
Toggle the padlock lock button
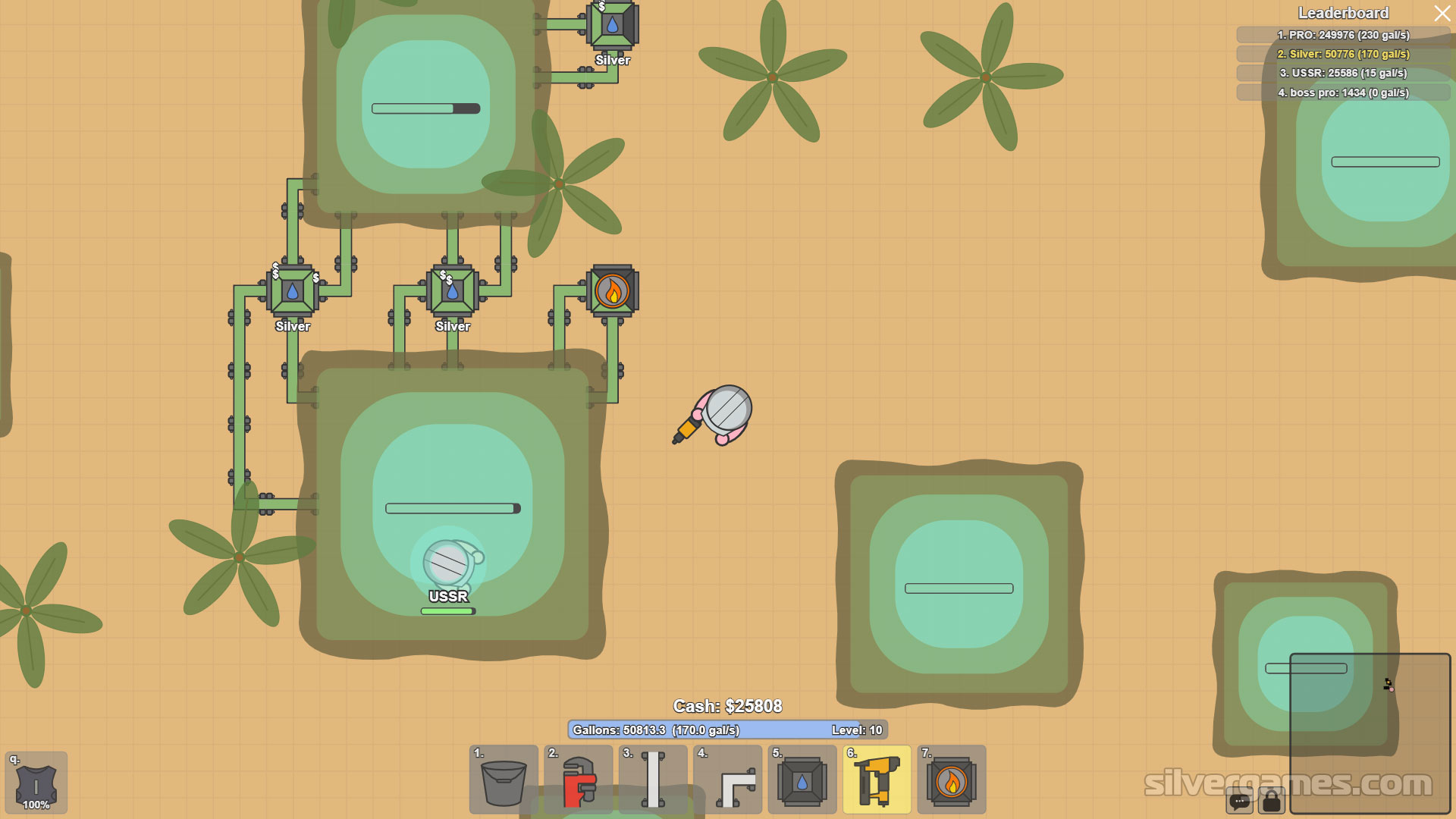click(1272, 801)
